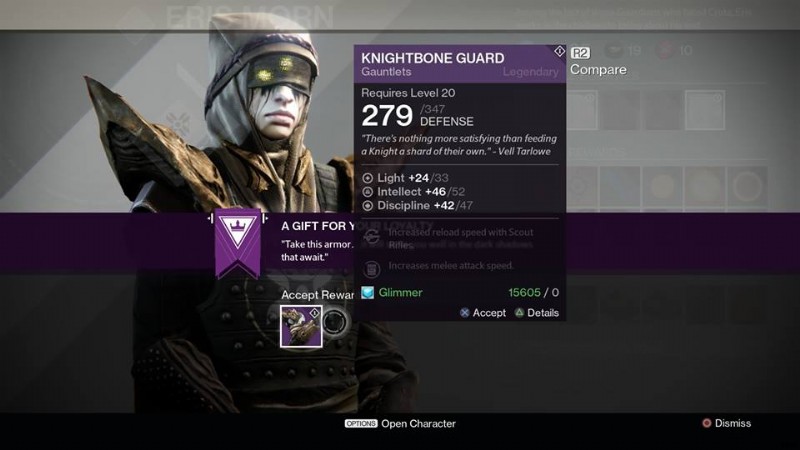Compare the Knightbone Guard with equipped gear
800x450 pixels.
coord(597,70)
